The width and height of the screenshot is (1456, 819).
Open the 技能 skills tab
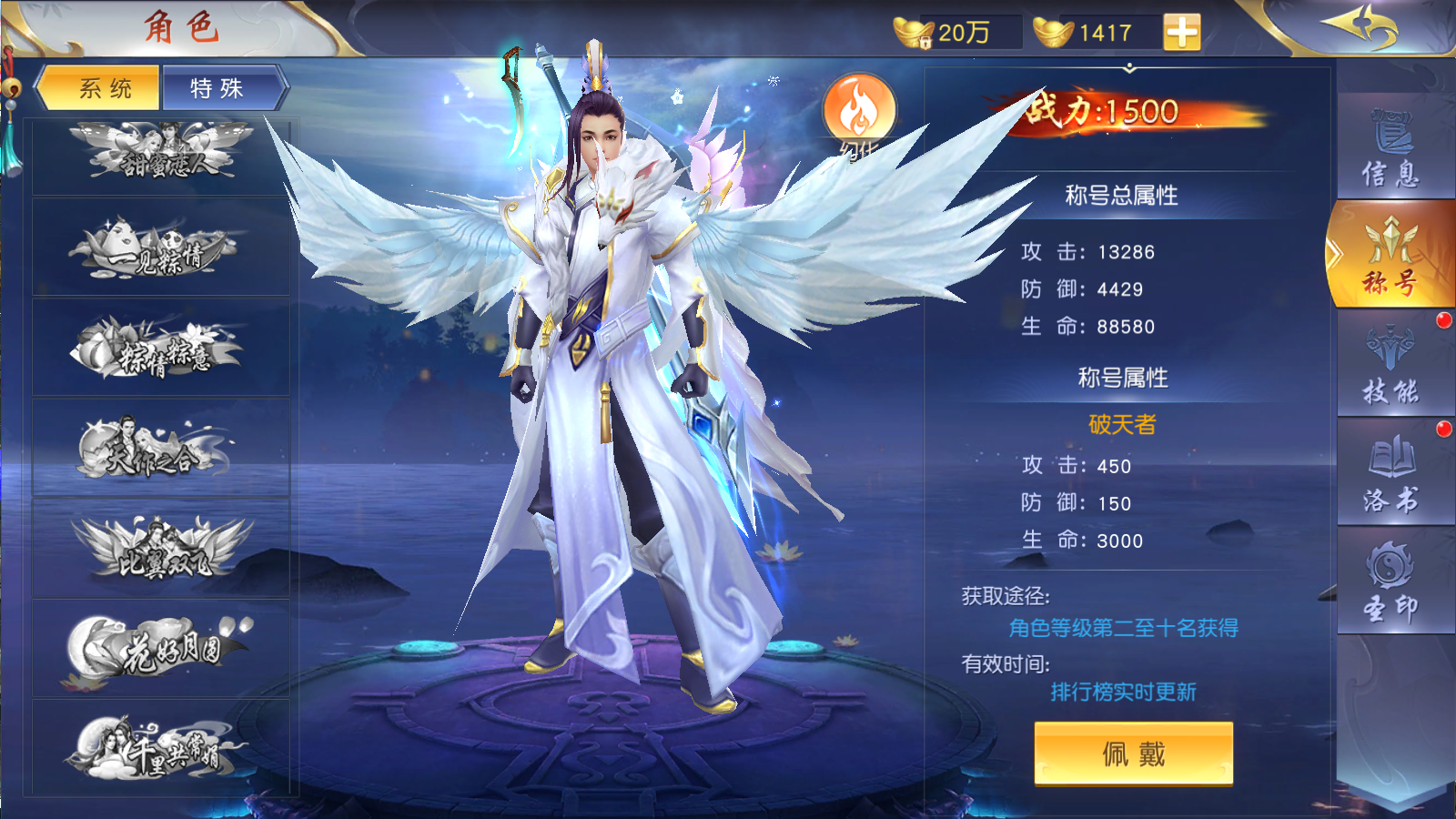point(1390,364)
